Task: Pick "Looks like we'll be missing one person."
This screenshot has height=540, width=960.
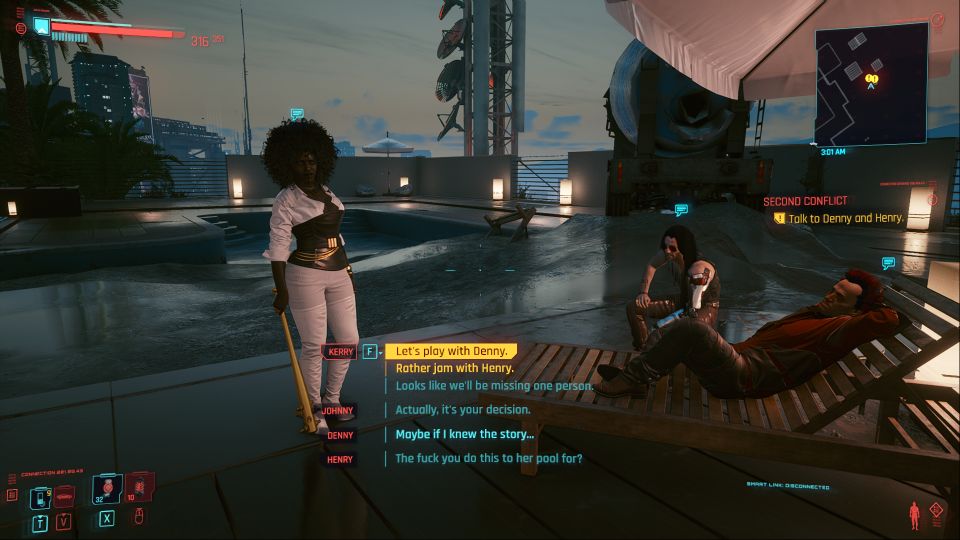Action: click(x=494, y=385)
